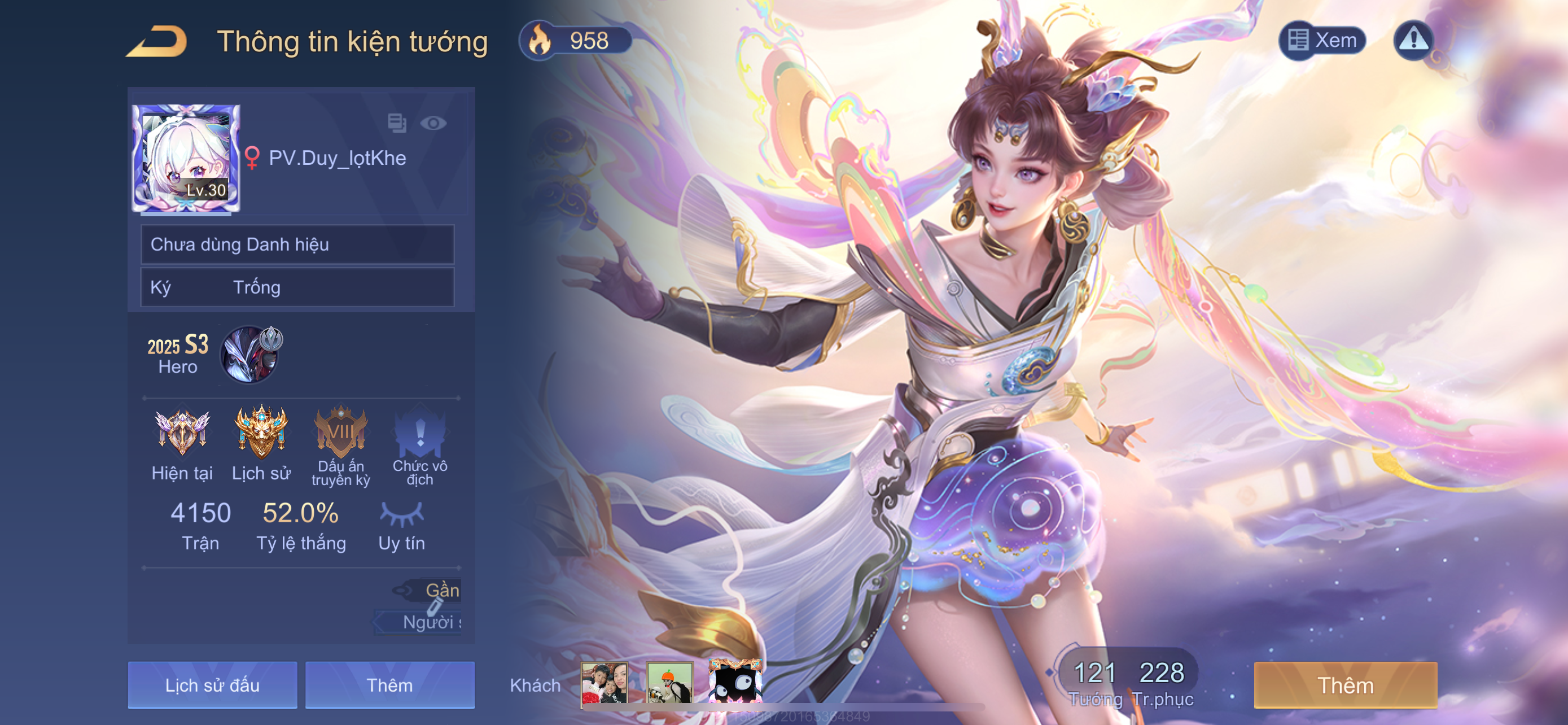Image resolution: width=1568 pixels, height=725 pixels.
Task: Edit the Ký signature field
Action: pos(297,287)
